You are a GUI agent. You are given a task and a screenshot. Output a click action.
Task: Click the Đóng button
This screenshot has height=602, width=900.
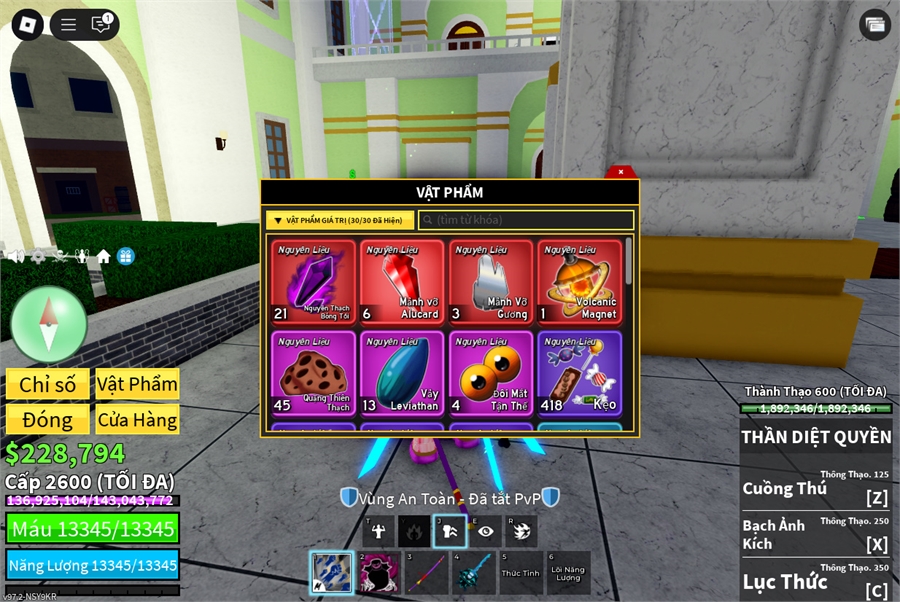click(x=47, y=420)
